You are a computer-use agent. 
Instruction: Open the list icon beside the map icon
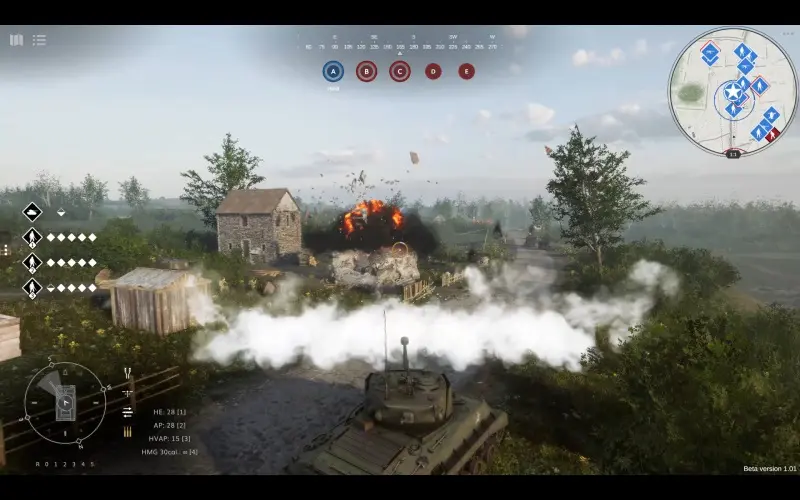(39, 40)
